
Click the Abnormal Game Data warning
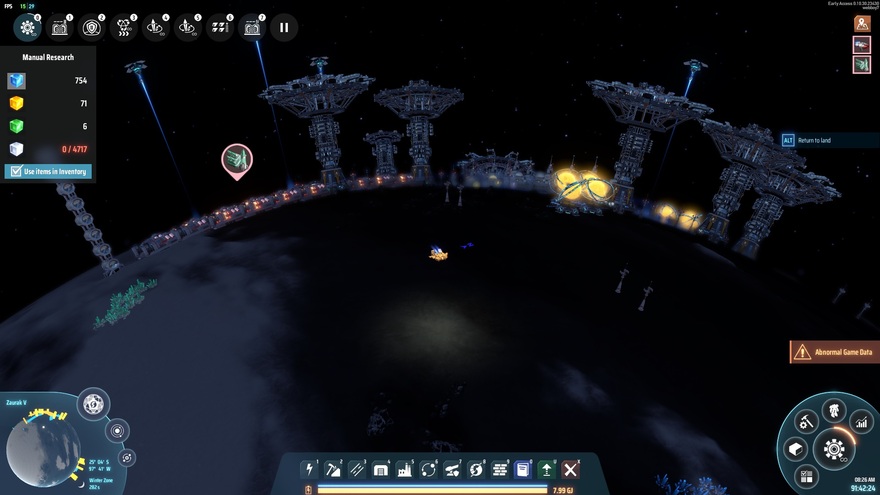[x=835, y=352]
